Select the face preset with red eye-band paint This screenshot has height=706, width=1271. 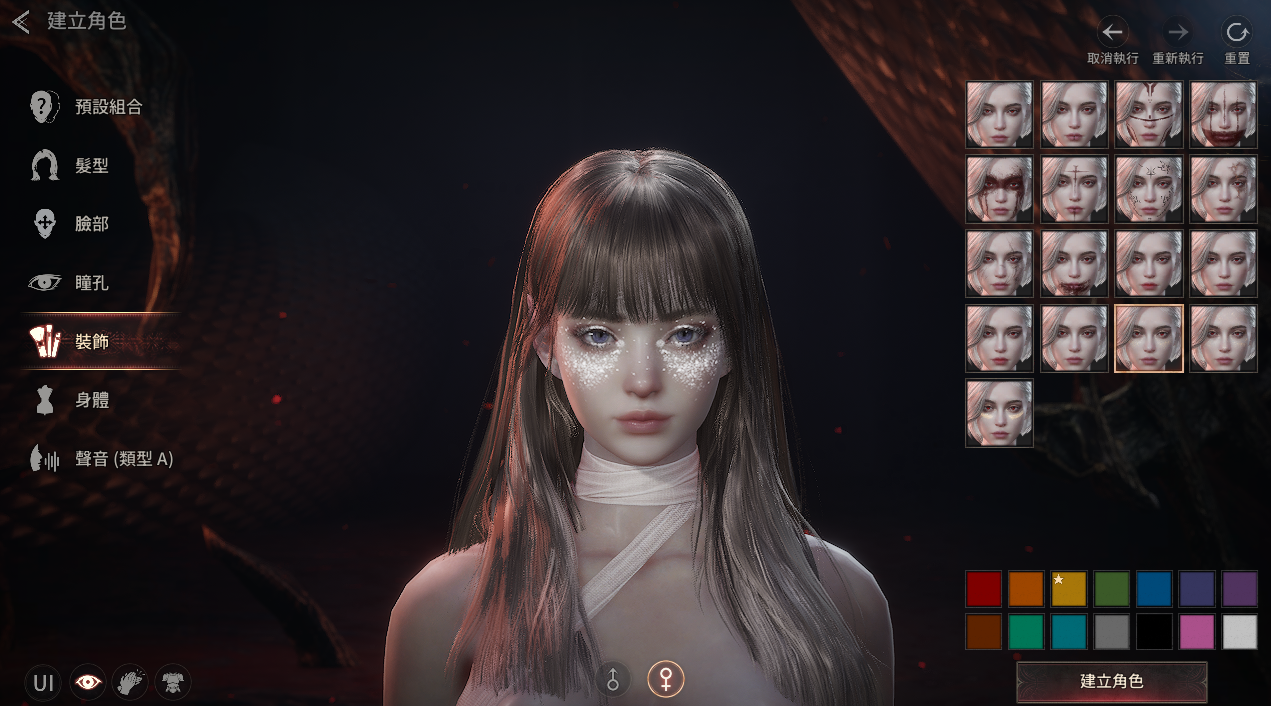click(999, 189)
